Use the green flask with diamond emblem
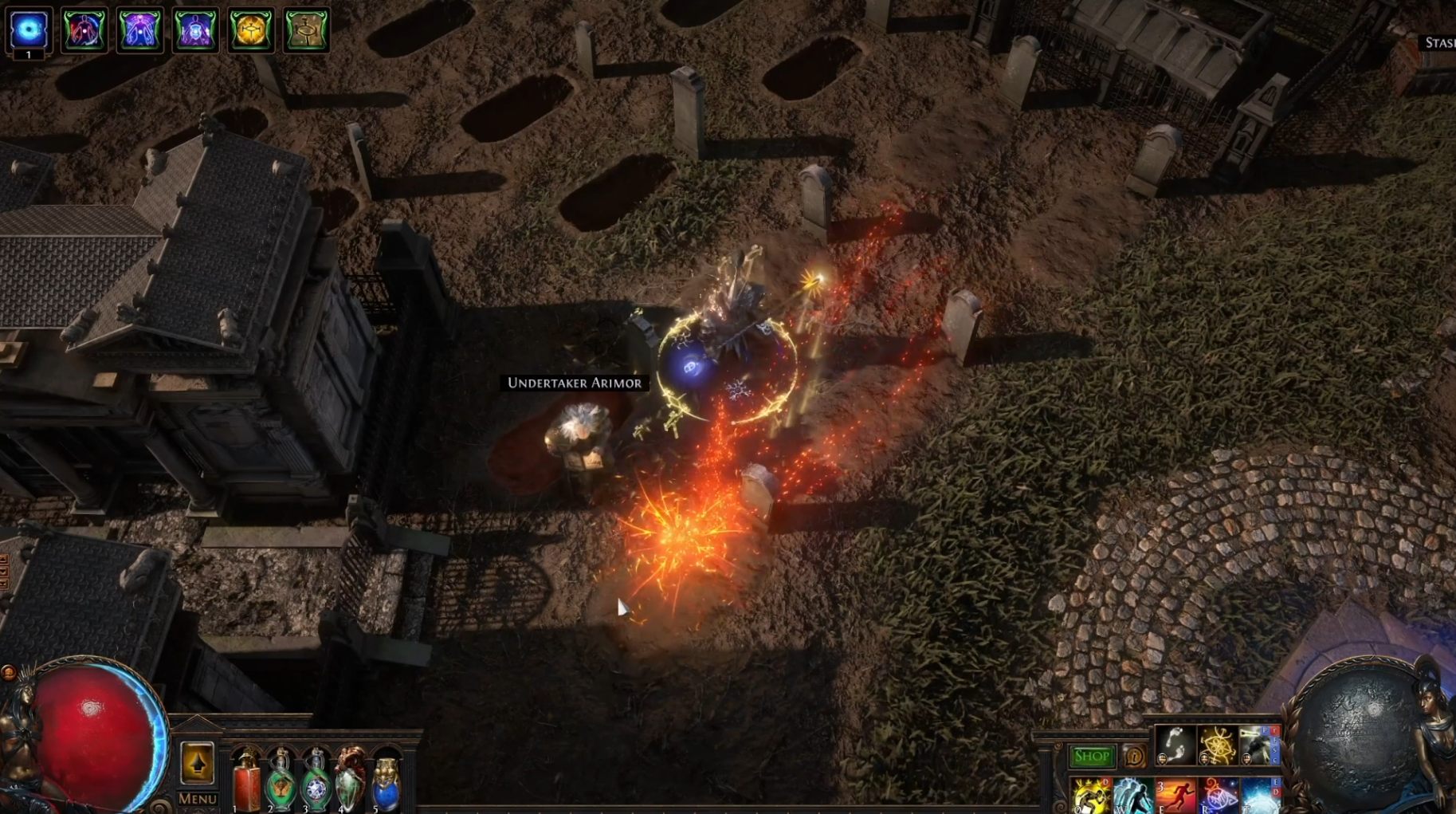 [x=316, y=781]
